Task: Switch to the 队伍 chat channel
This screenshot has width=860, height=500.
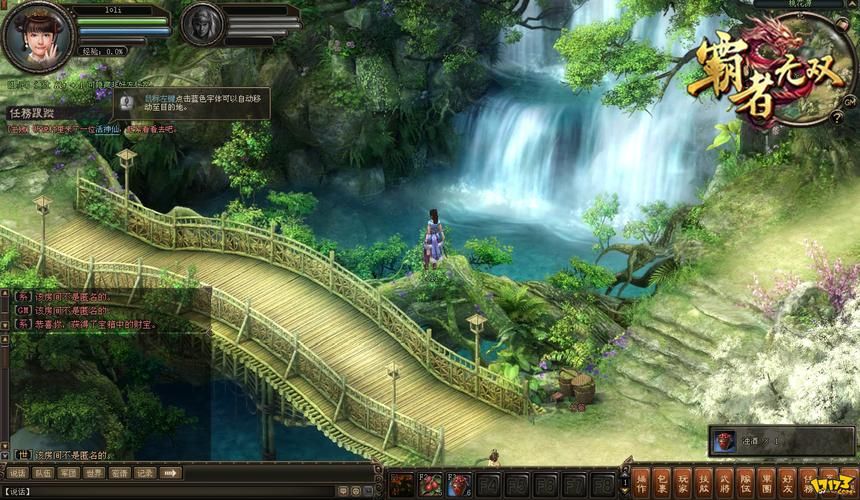Action: click(x=43, y=473)
